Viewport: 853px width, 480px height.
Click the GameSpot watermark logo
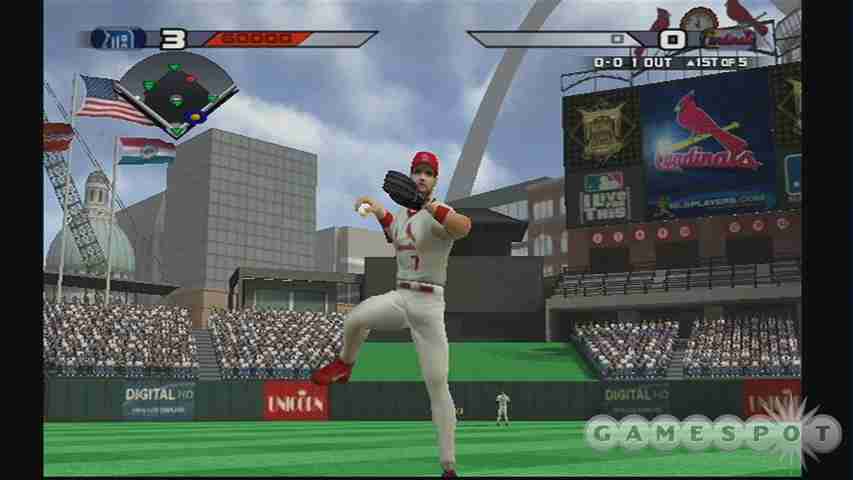click(712, 433)
